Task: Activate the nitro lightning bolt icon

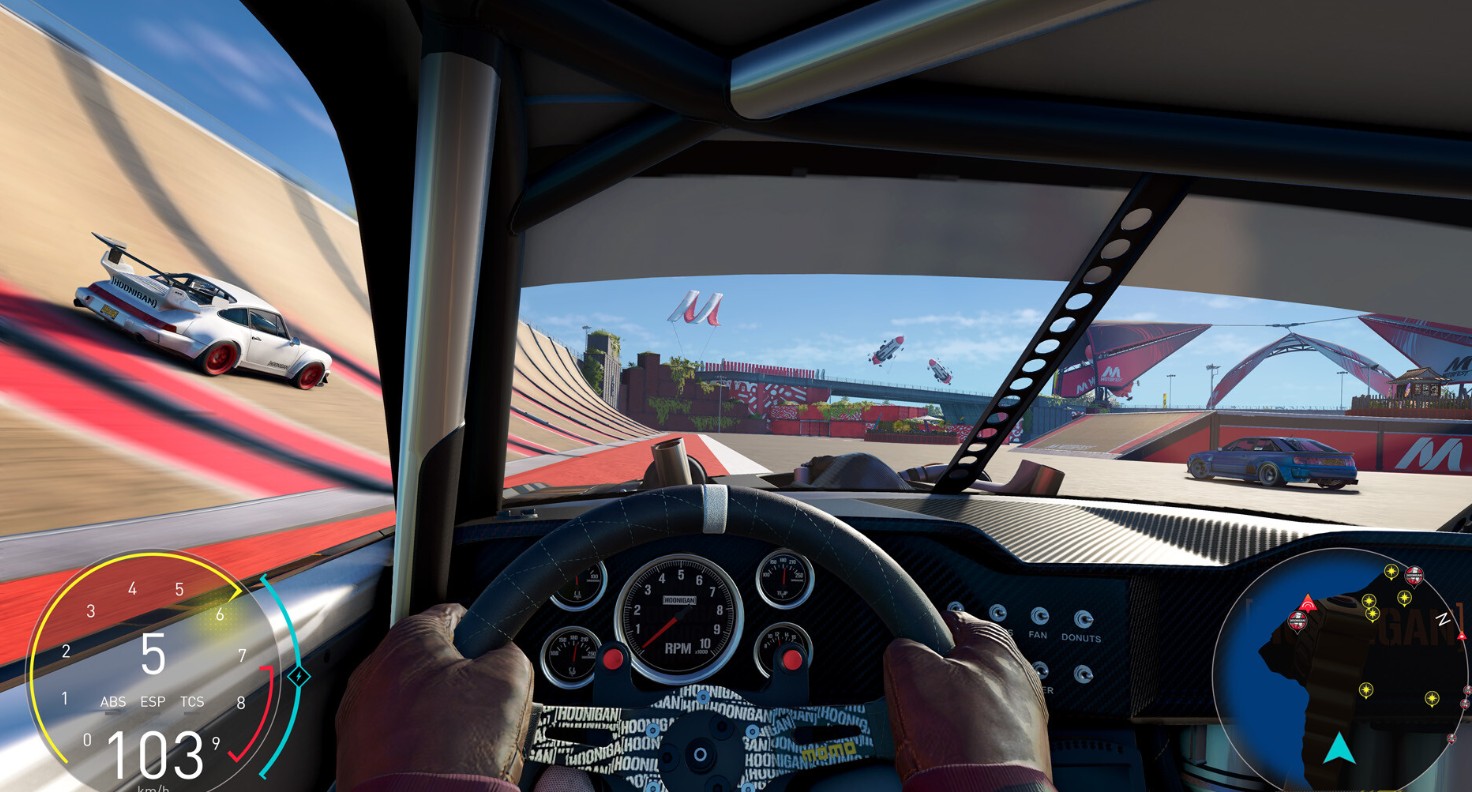Action: click(x=299, y=677)
